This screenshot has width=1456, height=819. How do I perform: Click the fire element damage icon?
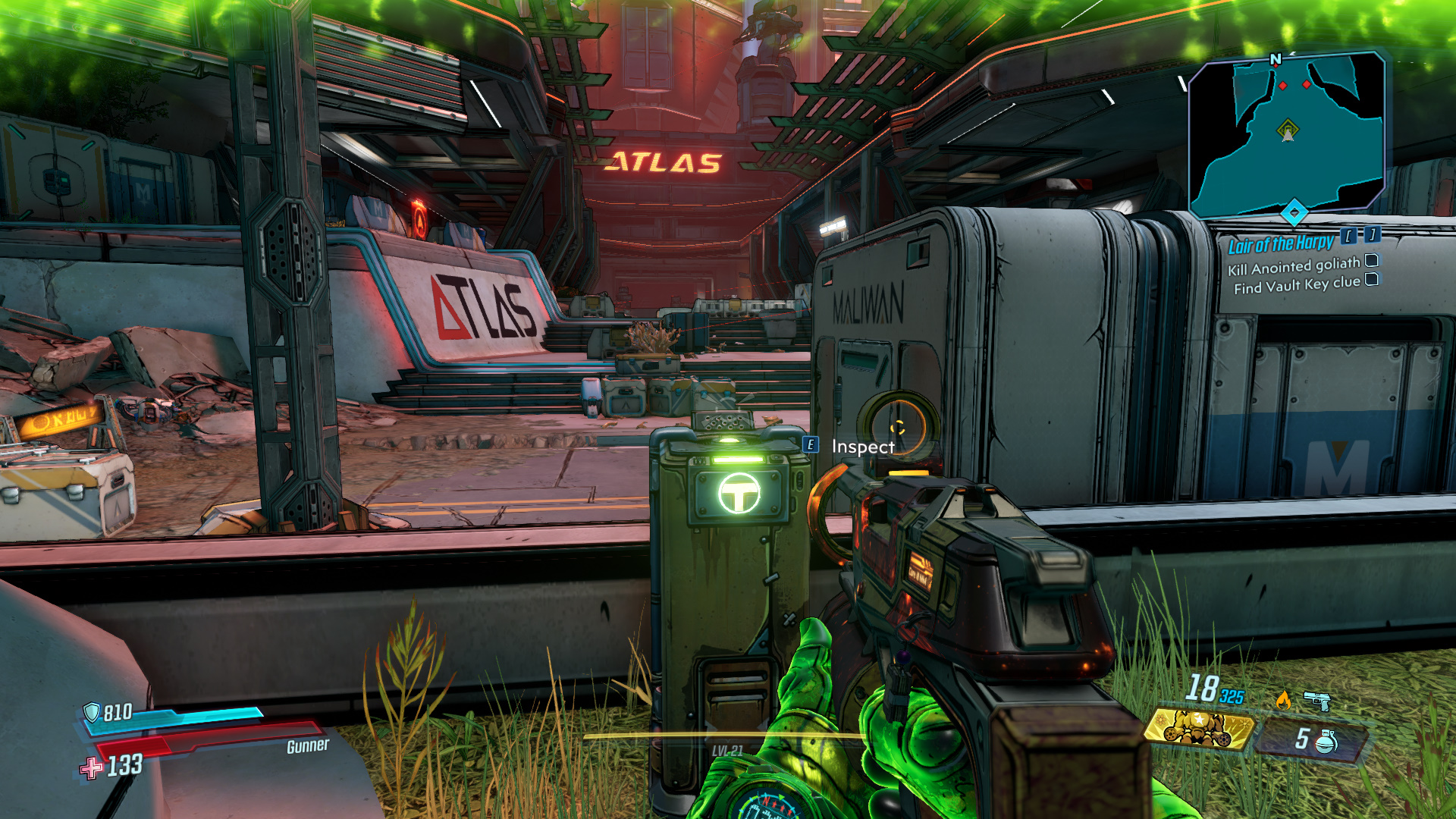click(1285, 700)
